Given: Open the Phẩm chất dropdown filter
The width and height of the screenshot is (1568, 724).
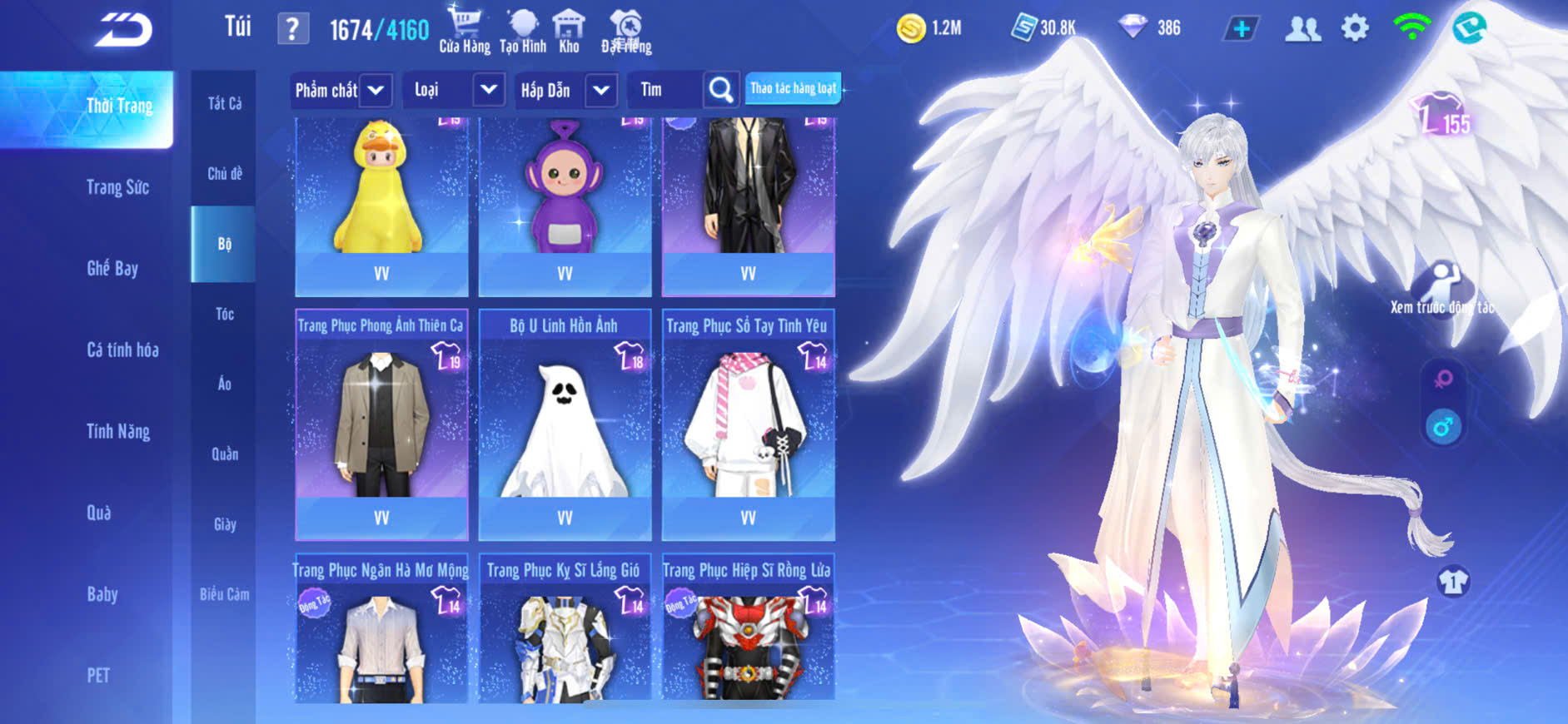Looking at the screenshot, I should [x=341, y=90].
